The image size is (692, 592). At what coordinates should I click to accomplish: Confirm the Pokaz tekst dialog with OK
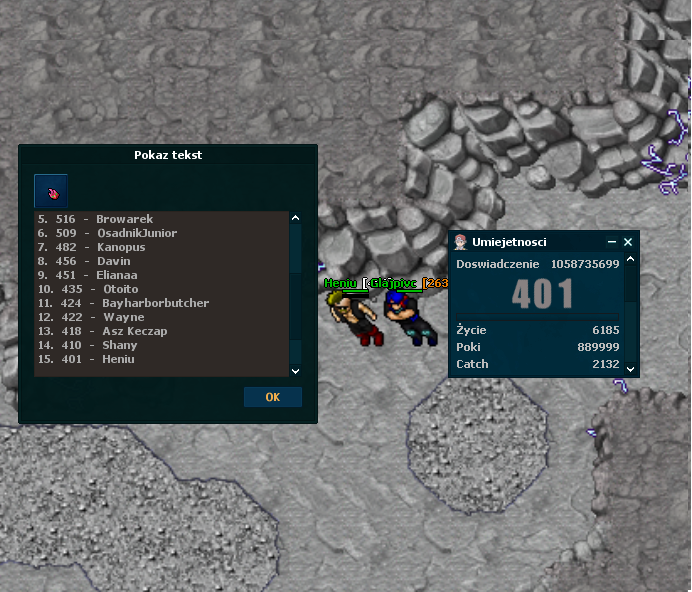click(x=272, y=397)
